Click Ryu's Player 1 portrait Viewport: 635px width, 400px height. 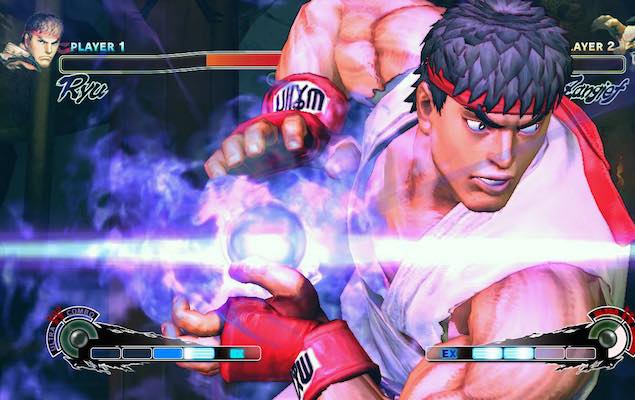[x=28, y=40]
